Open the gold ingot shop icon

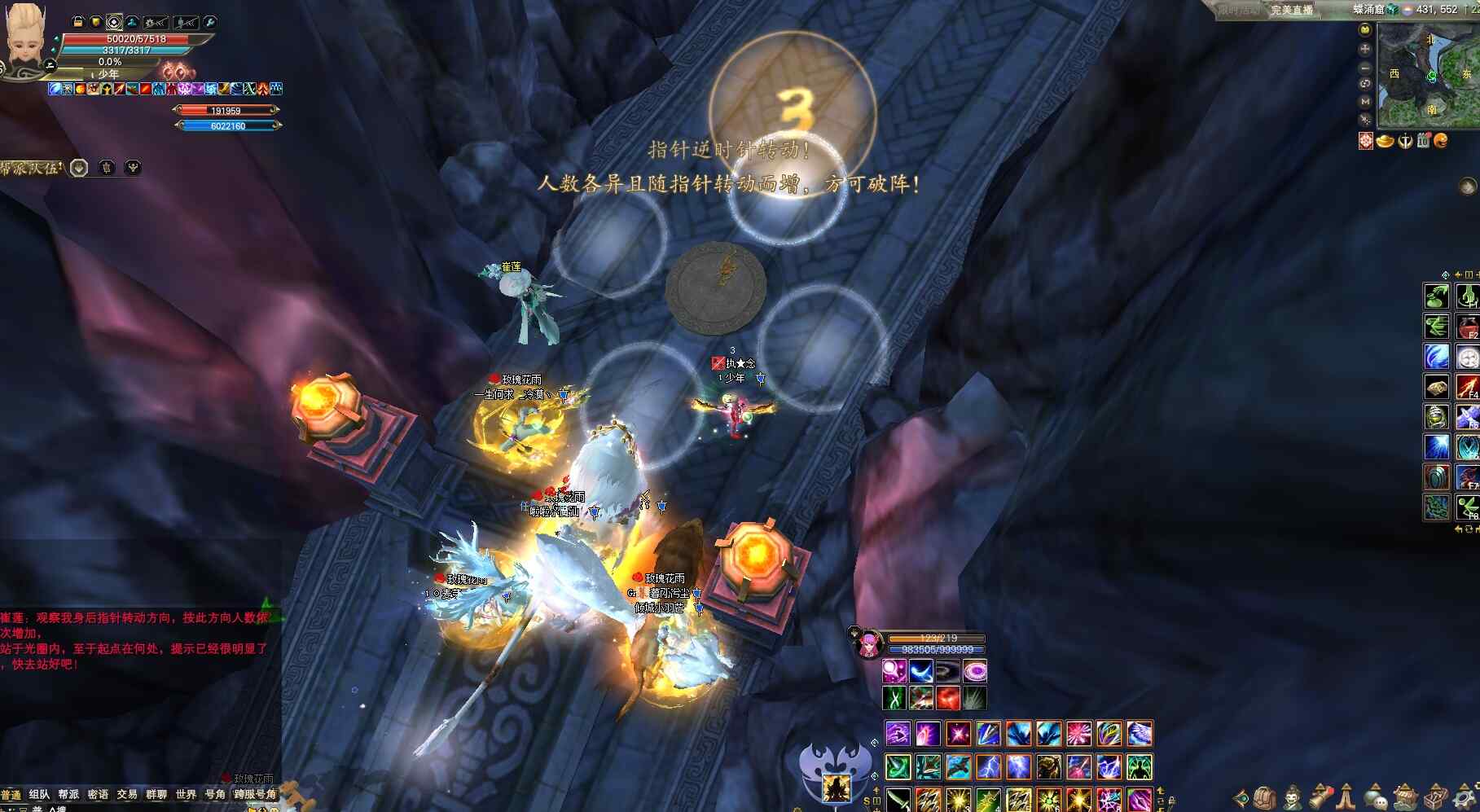pos(1385,141)
